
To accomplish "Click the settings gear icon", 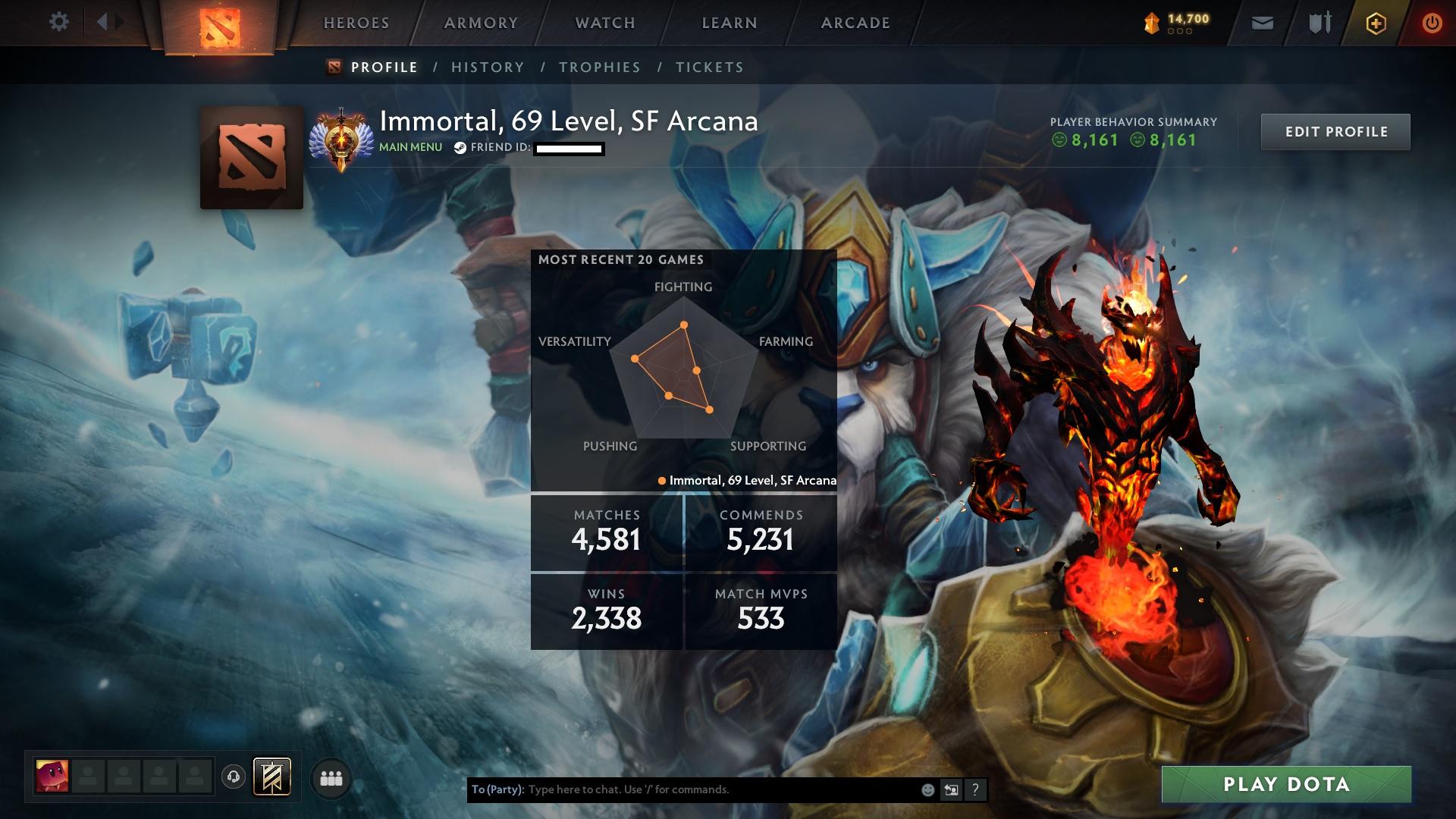I will 59,22.
